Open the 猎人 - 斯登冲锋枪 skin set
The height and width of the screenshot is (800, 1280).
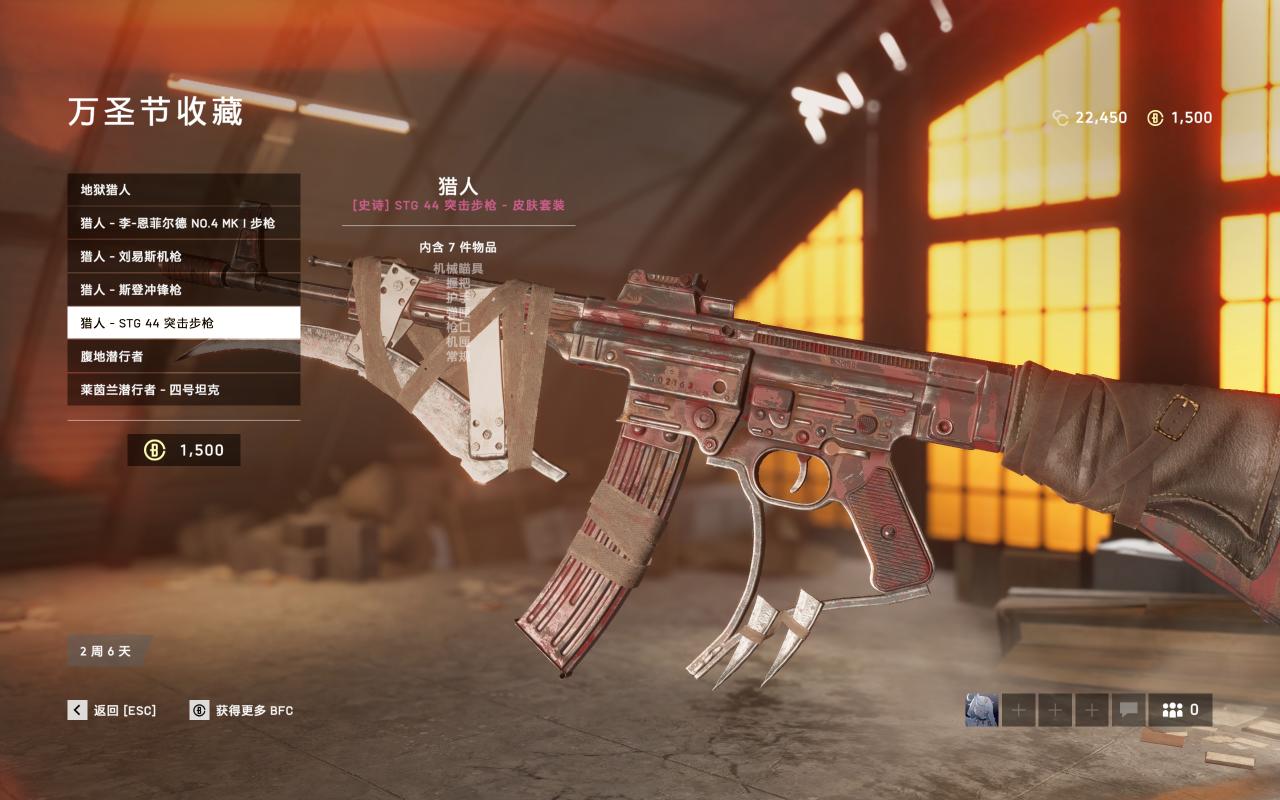(183, 290)
